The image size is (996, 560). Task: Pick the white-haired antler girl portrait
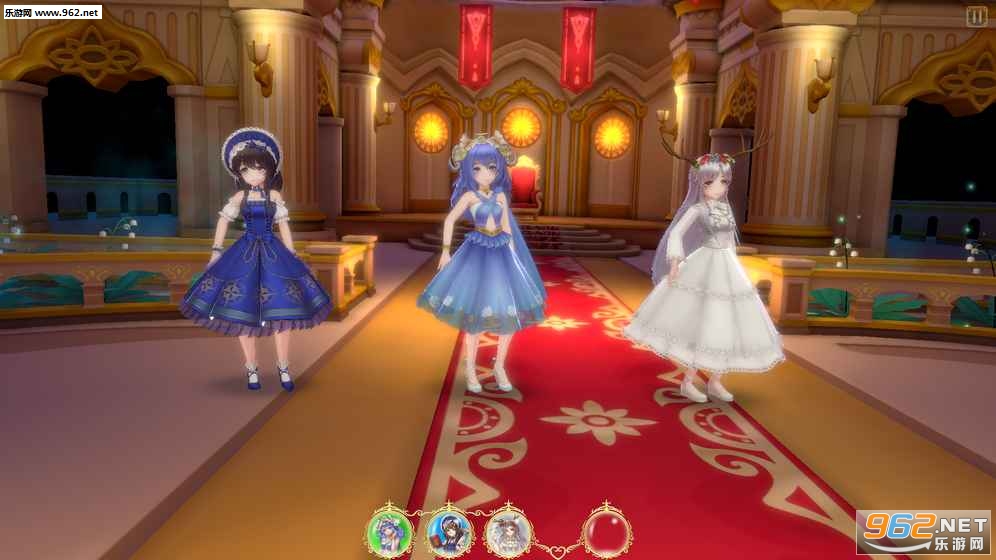point(508,531)
